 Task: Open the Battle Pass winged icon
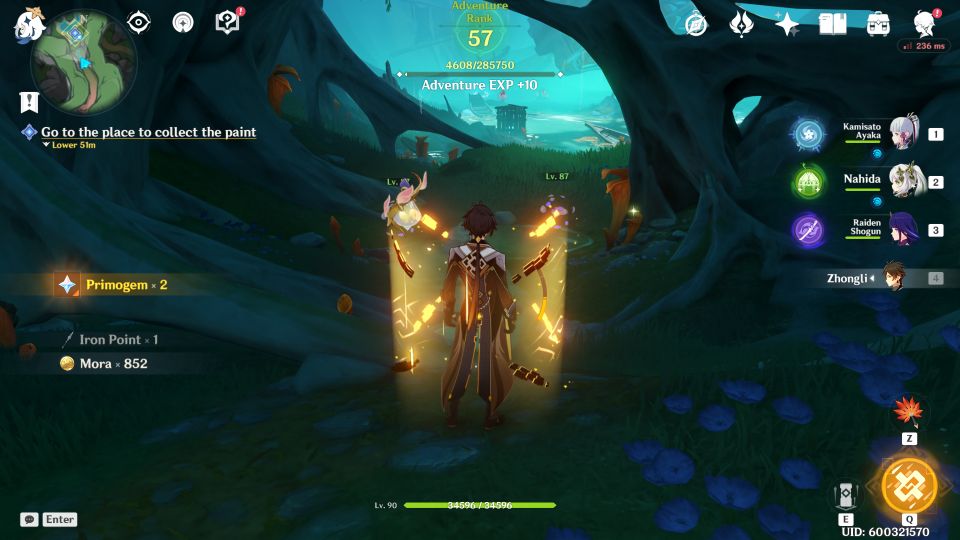click(x=741, y=24)
